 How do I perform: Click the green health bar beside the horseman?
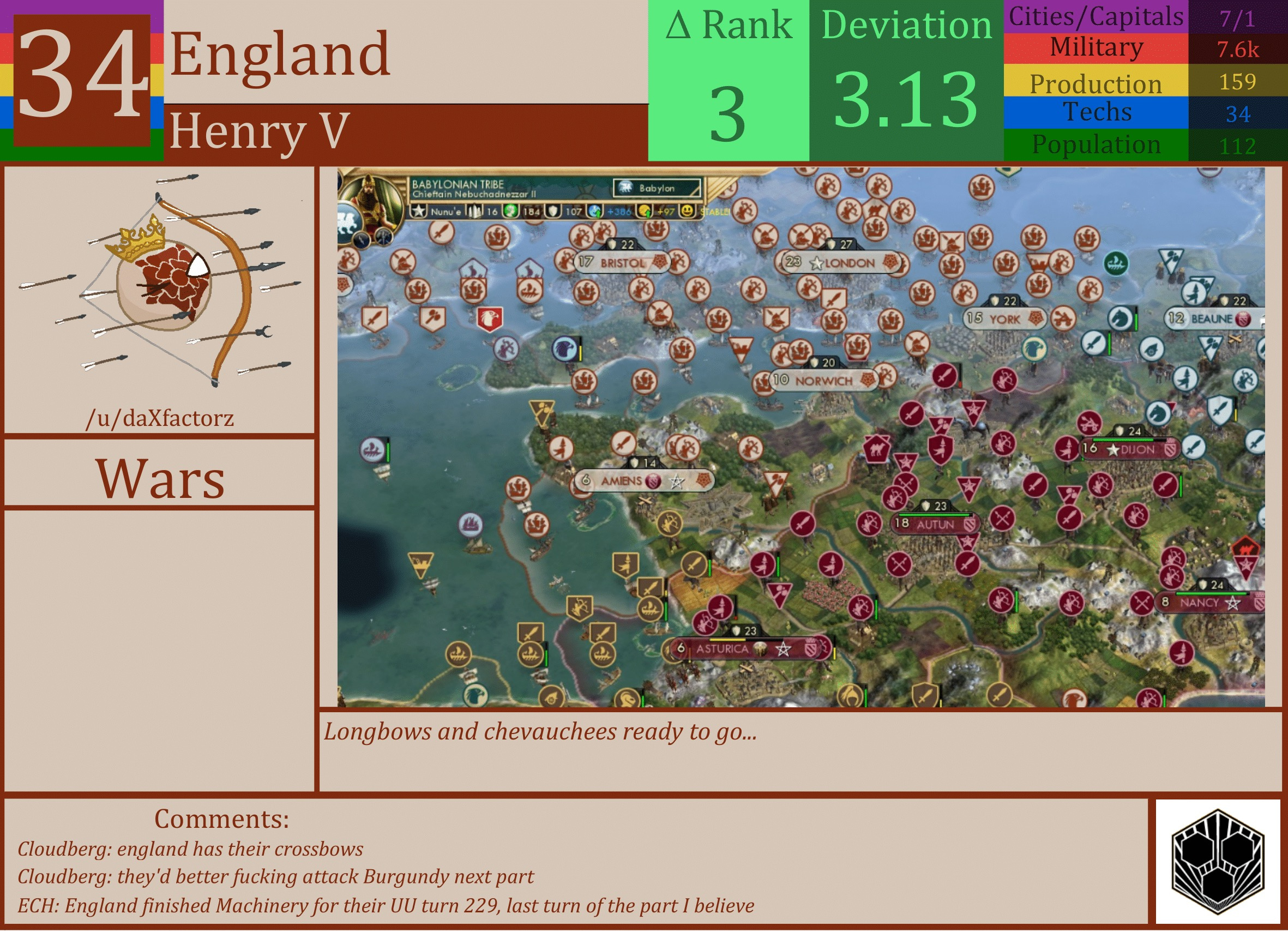tap(1137, 321)
